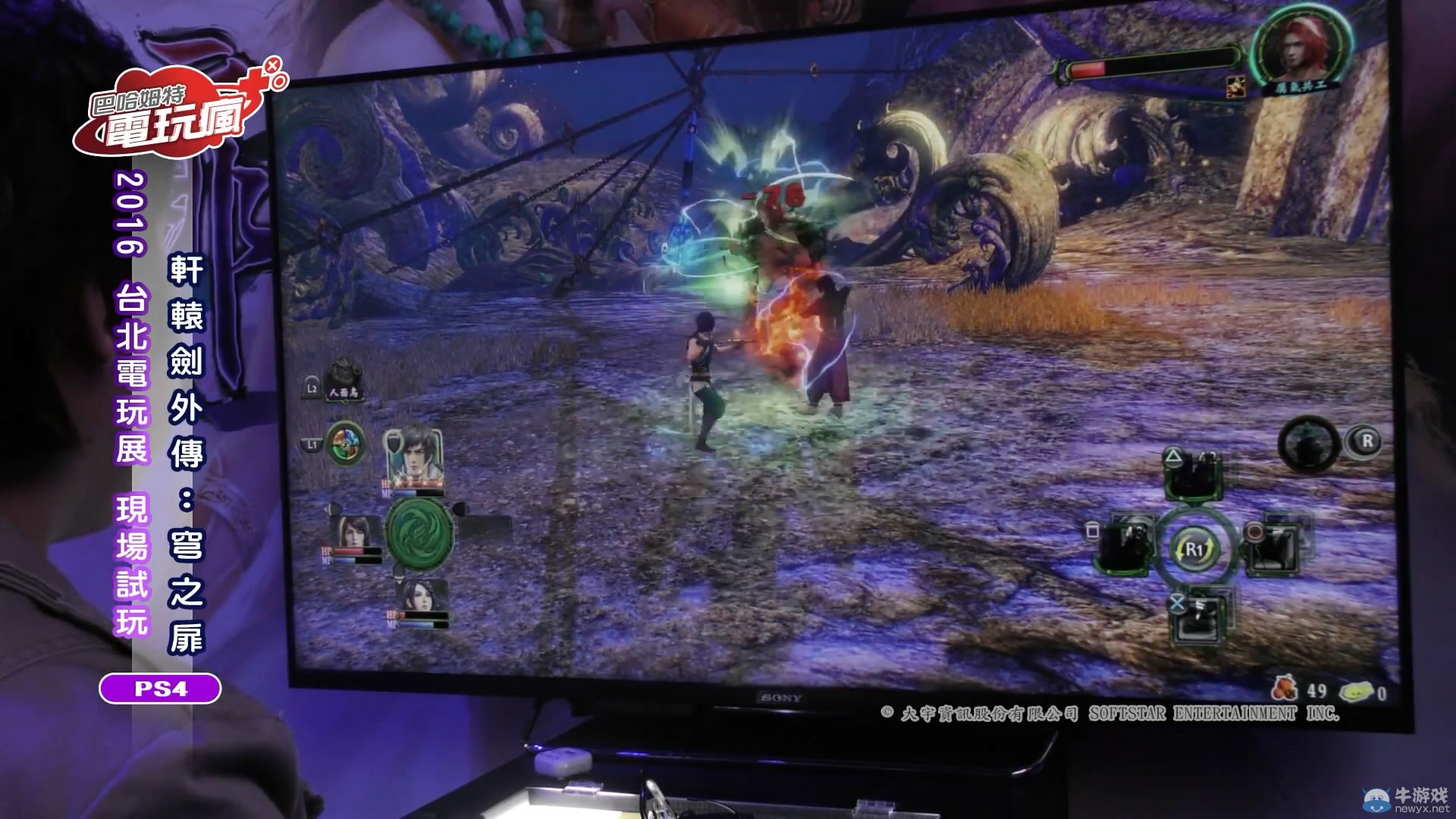Click the R1 skill-cycle icon in the center

click(1195, 549)
